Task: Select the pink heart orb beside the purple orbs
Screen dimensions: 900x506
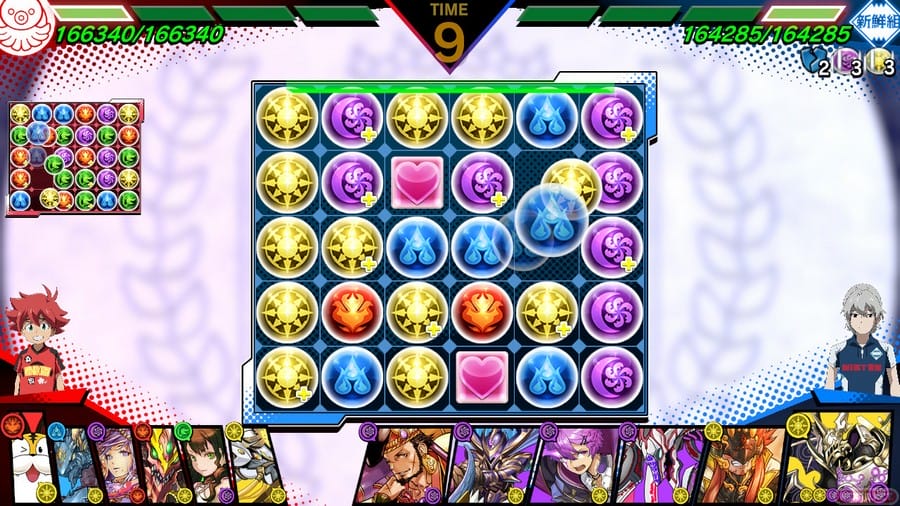Action: click(x=416, y=182)
